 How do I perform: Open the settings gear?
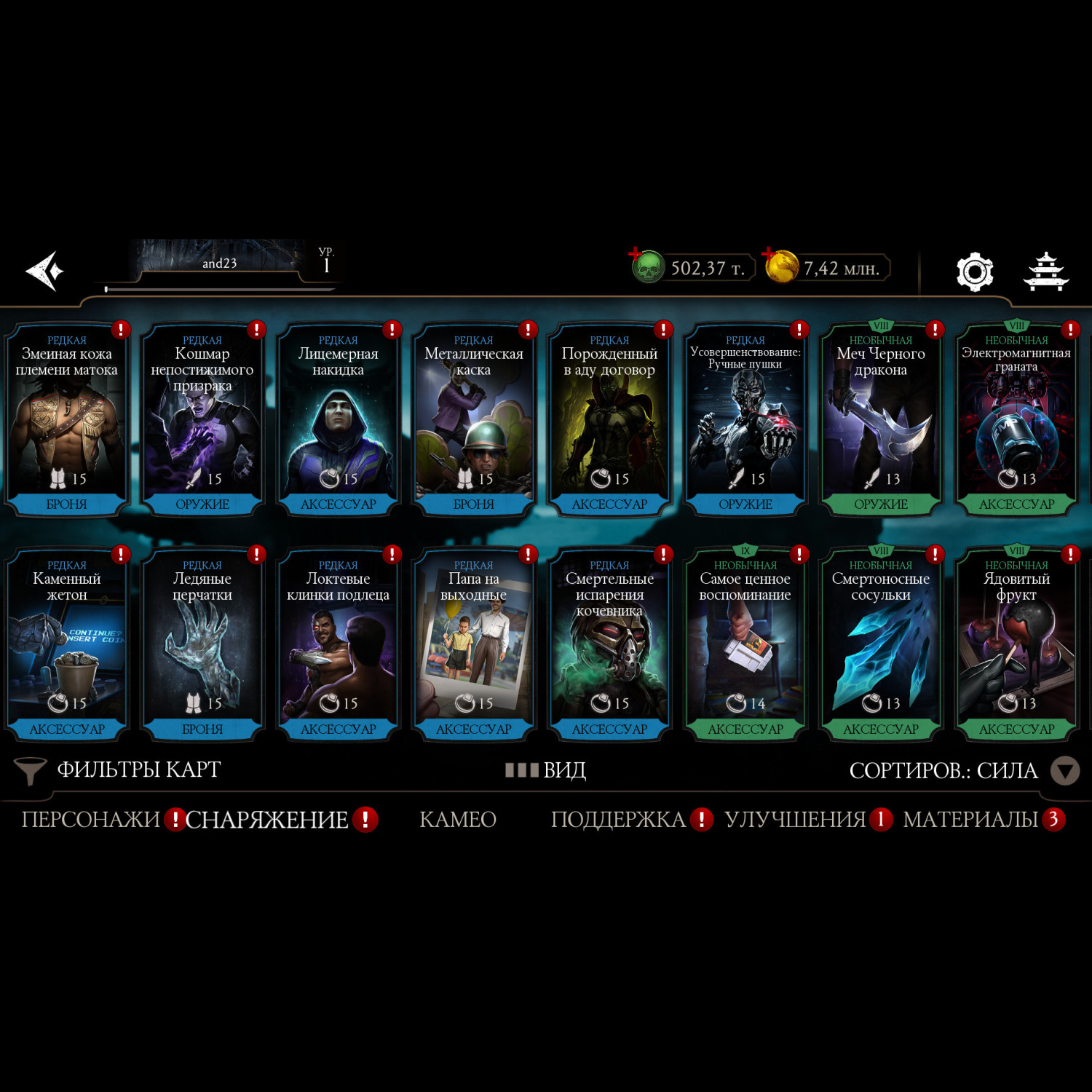pyautogui.click(x=974, y=272)
